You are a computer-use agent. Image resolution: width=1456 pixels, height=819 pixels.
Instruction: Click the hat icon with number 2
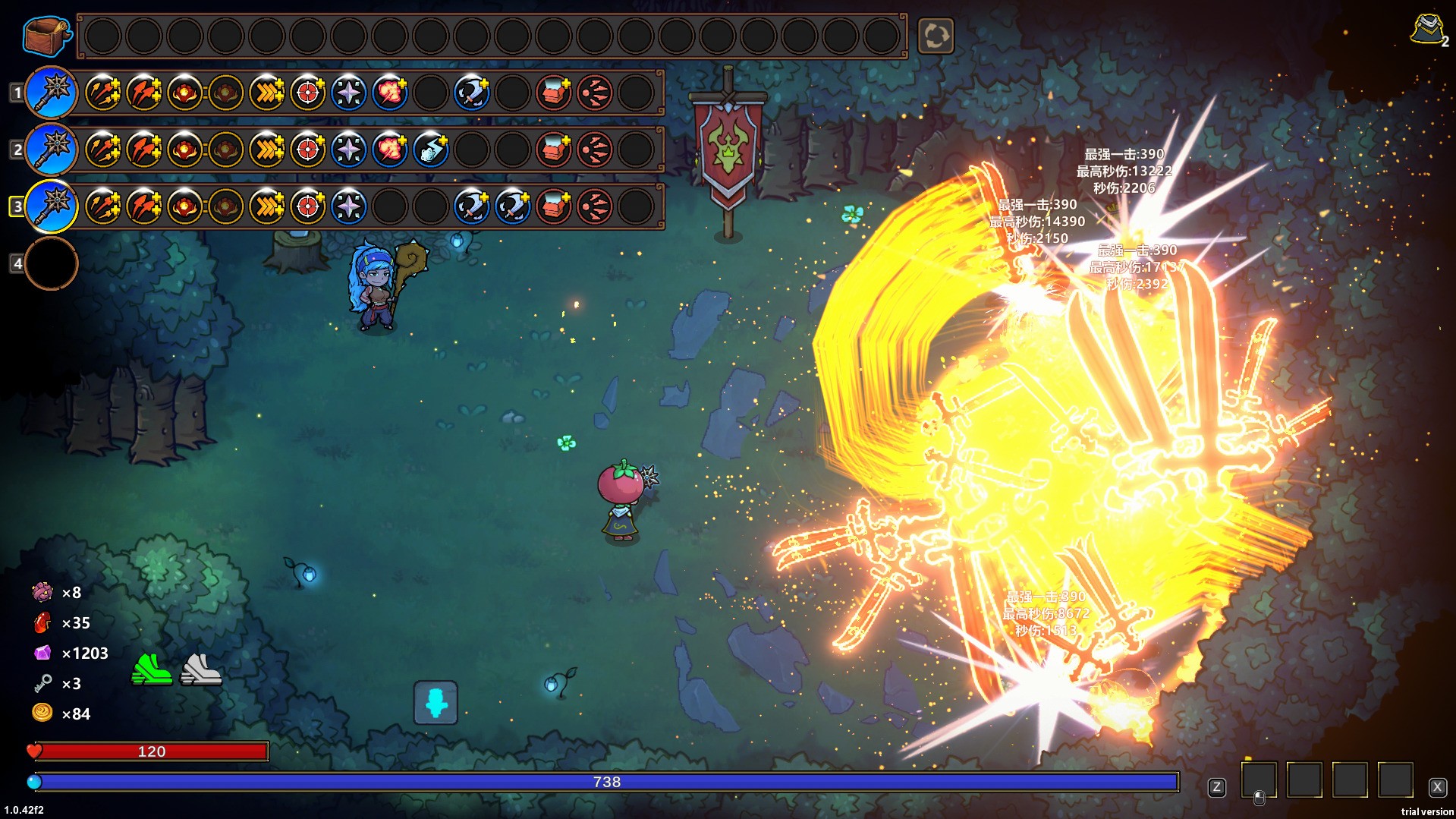point(1428,30)
